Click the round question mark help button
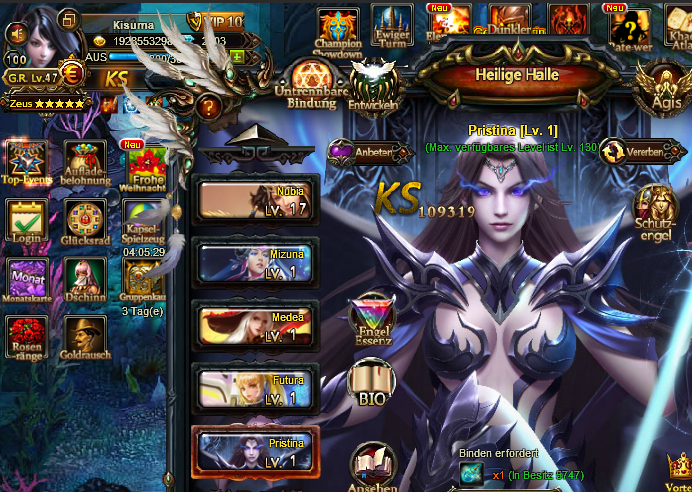 pyautogui.click(x=209, y=106)
